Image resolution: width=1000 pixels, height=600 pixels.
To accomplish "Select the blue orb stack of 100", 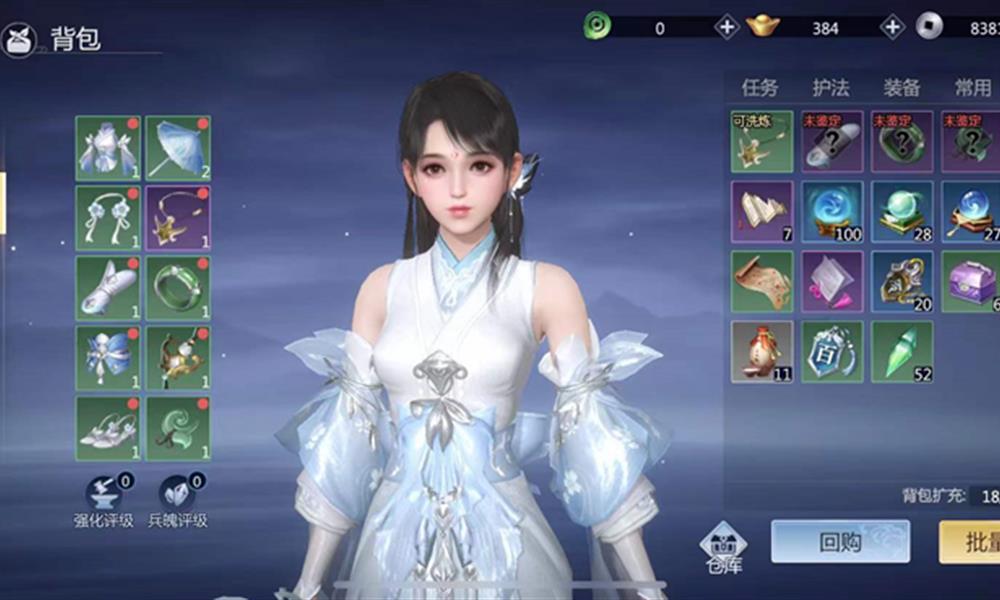I will [832, 211].
